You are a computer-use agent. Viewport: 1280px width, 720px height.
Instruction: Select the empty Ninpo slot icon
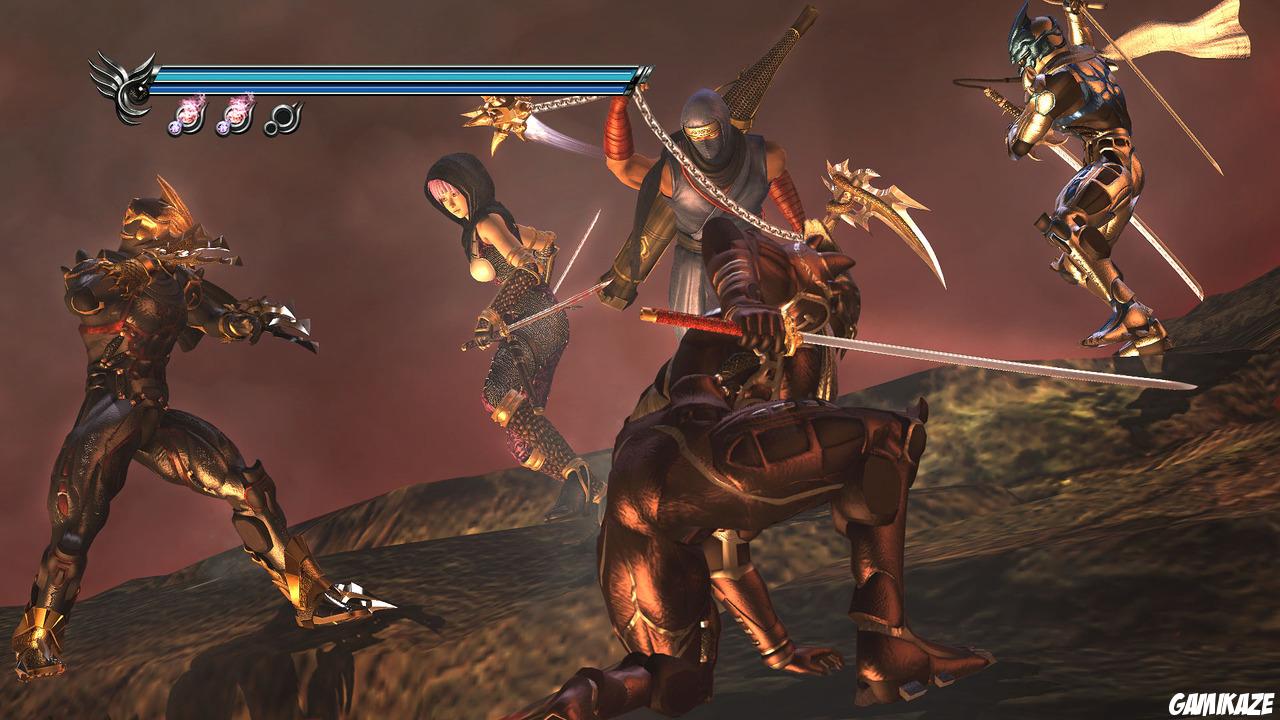tap(283, 116)
